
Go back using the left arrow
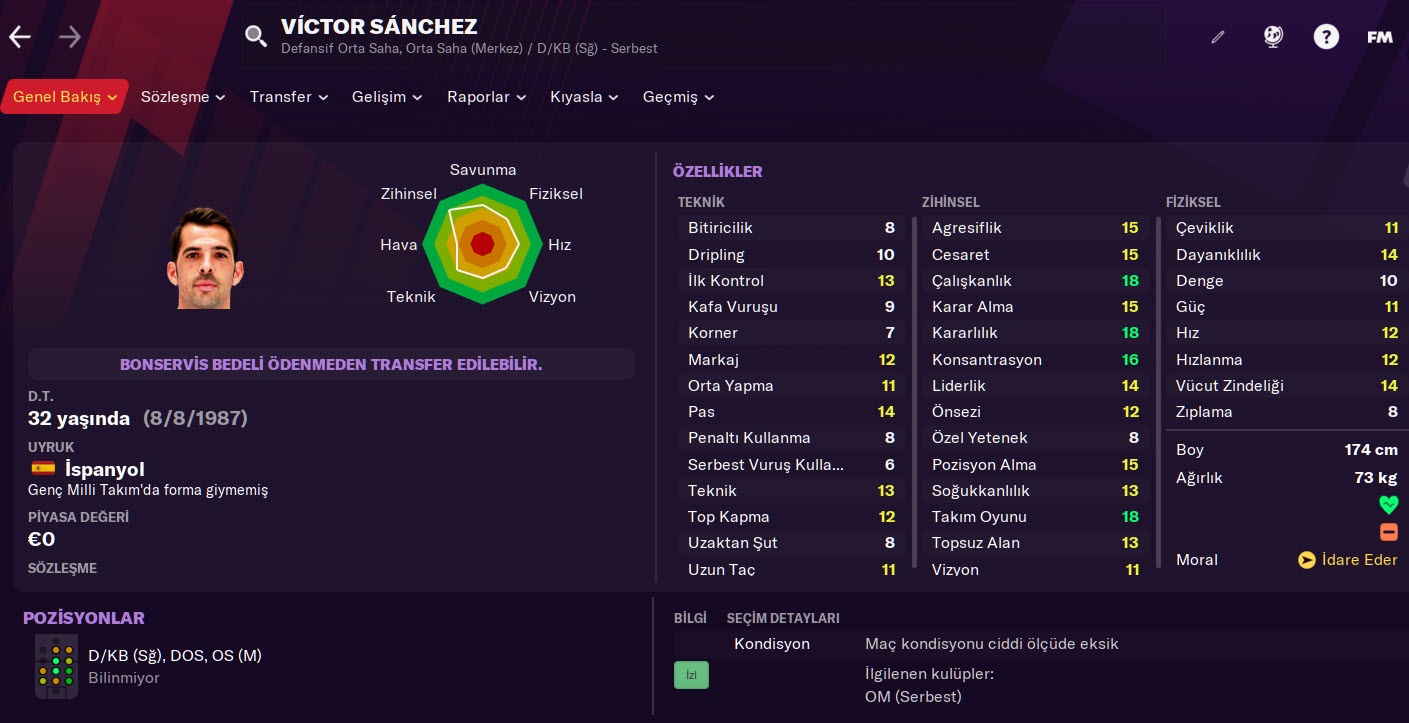coord(20,38)
